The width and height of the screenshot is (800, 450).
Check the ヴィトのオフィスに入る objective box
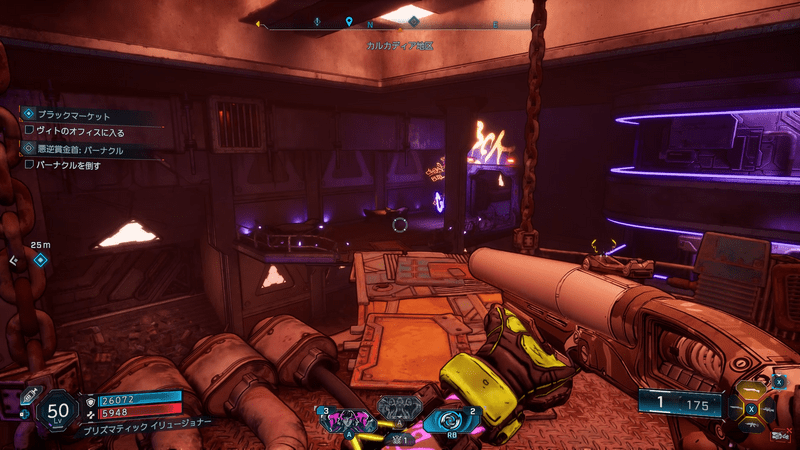point(29,130)
